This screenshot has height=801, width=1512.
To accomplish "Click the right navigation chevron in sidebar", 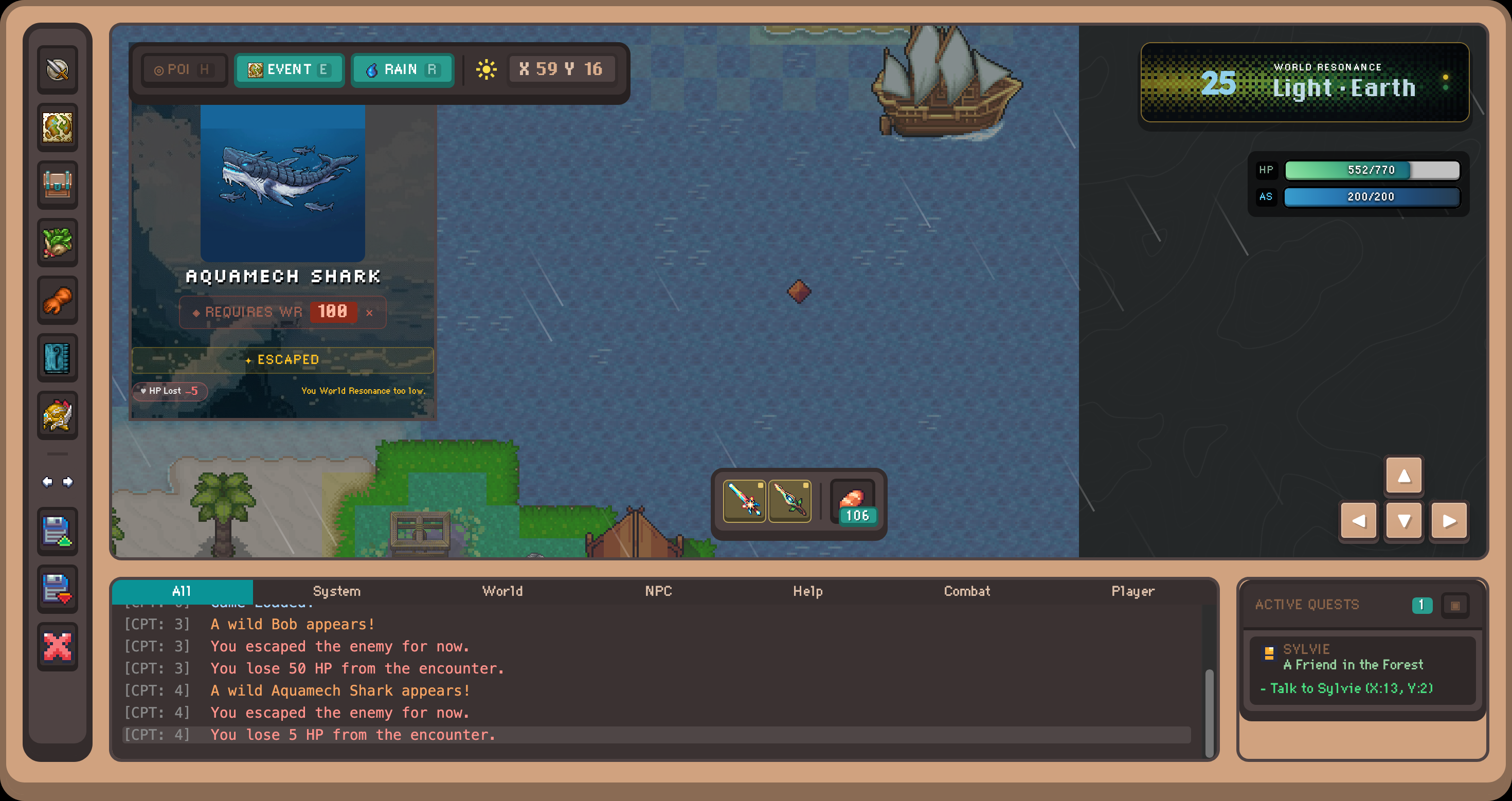I will (x=67, y=481).
